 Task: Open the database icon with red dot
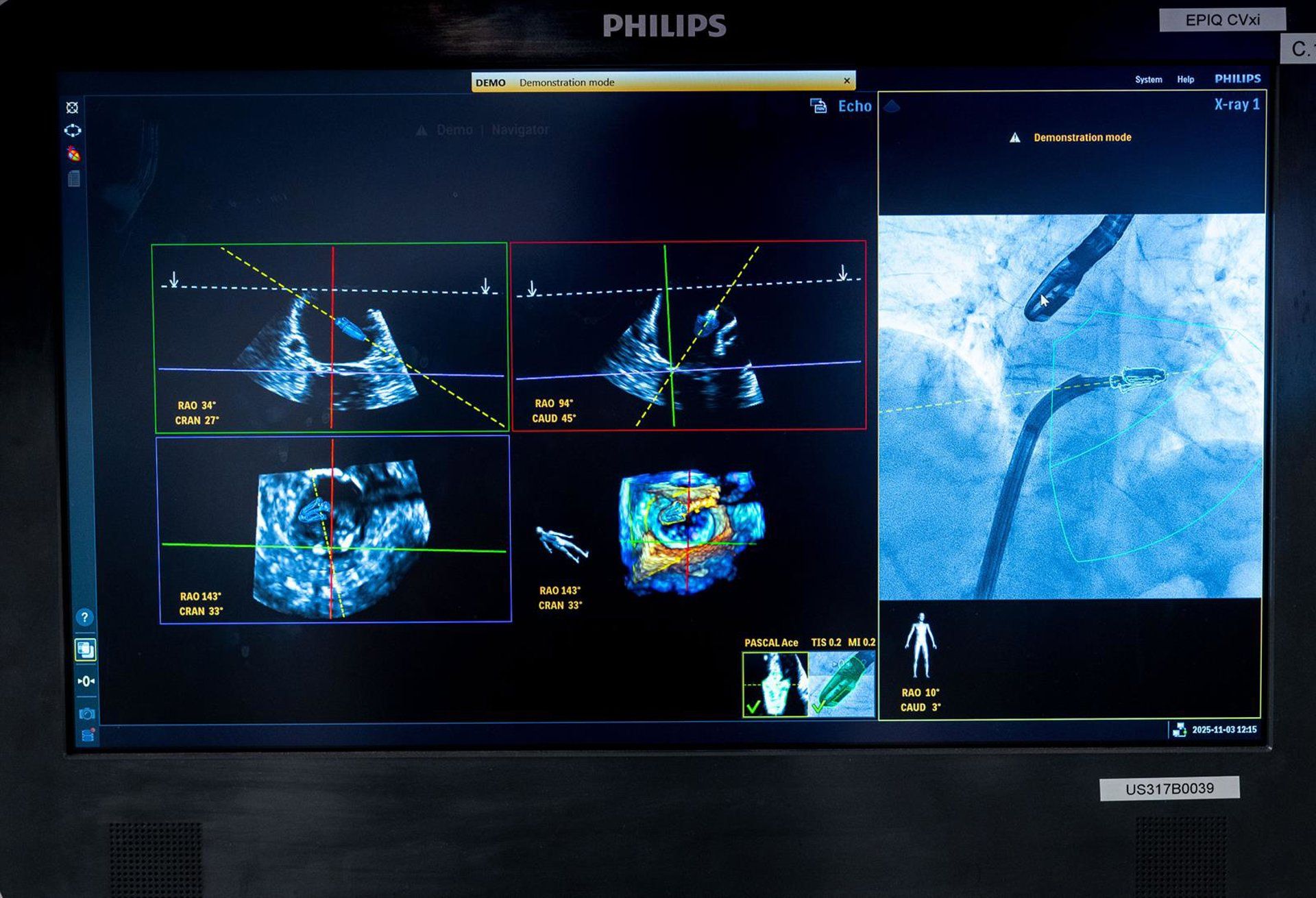click(x=88, y=735)
